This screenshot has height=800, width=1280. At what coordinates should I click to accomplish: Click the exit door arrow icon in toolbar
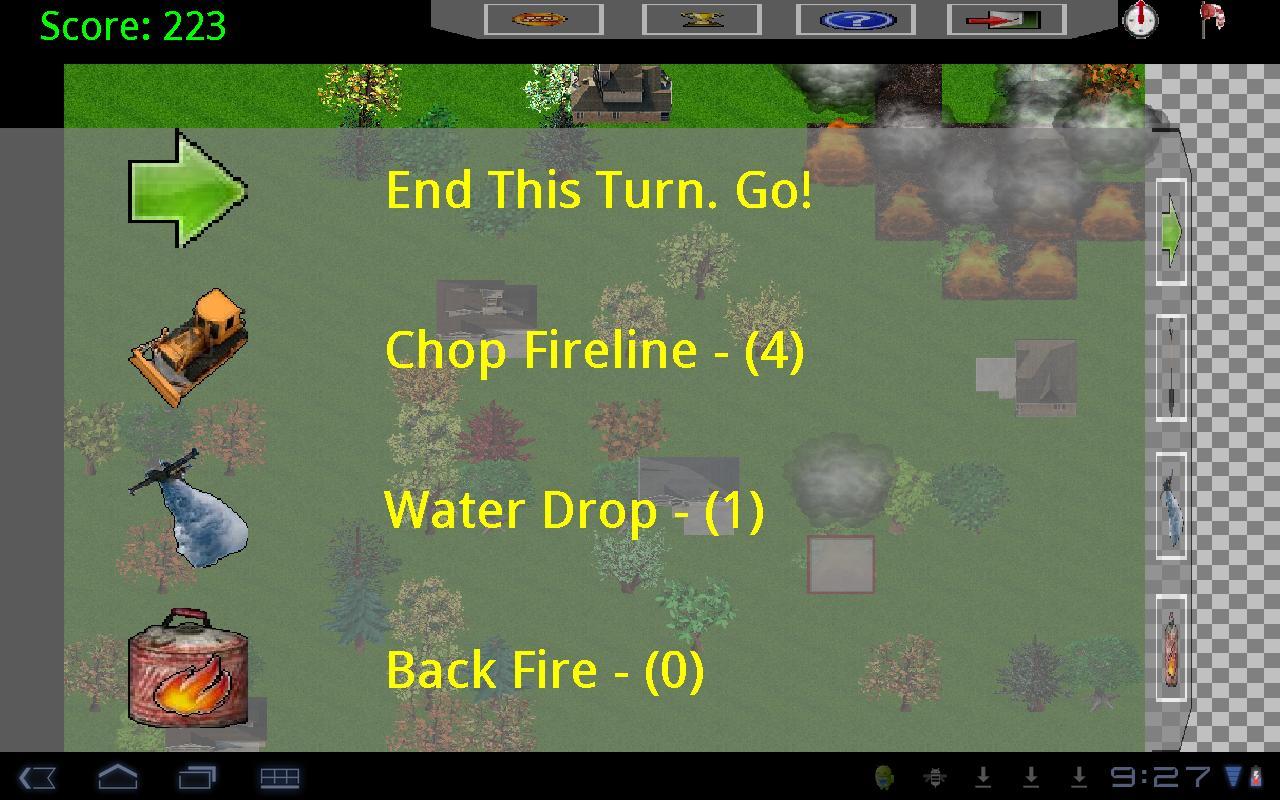[1008, 19]
